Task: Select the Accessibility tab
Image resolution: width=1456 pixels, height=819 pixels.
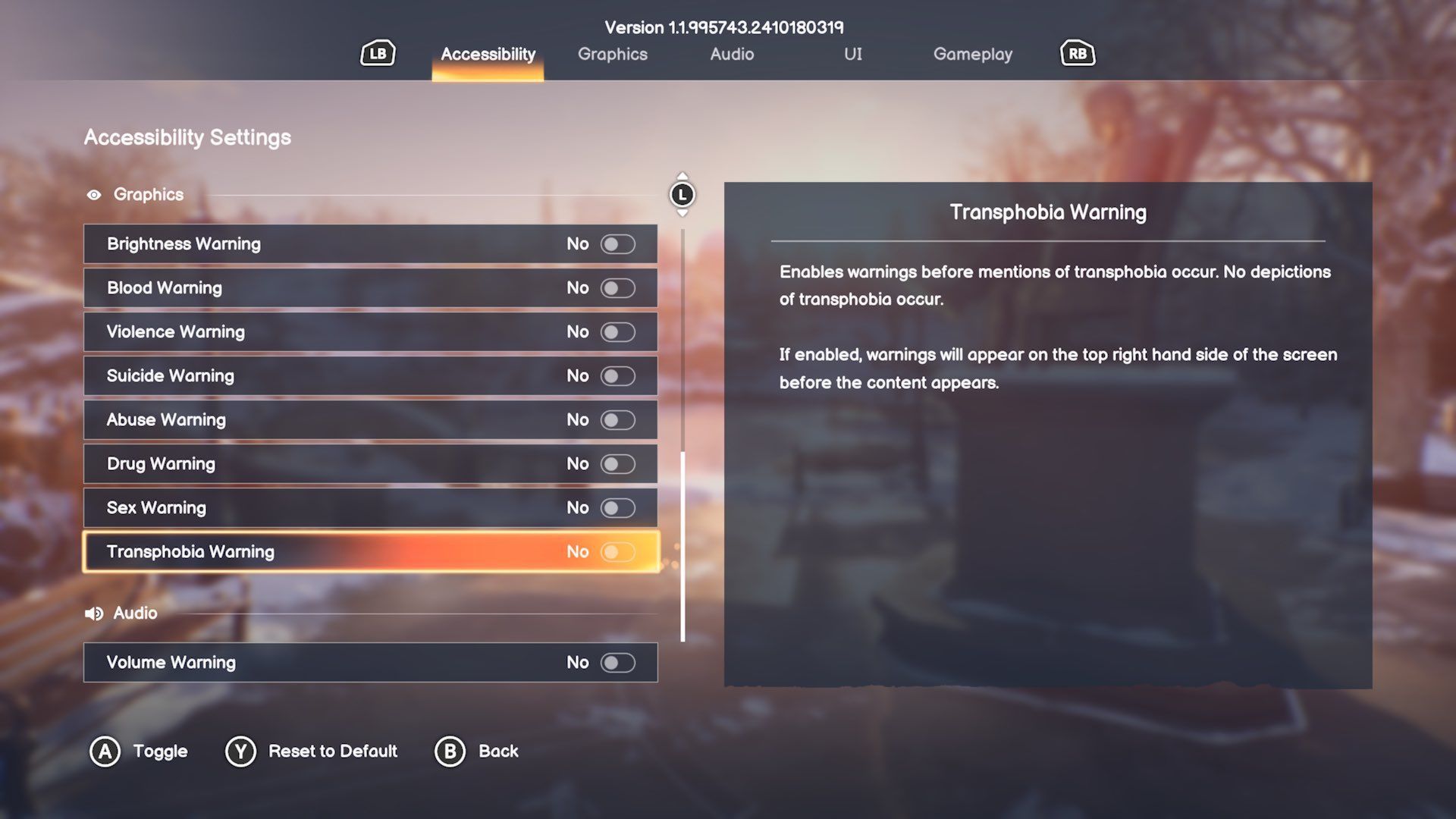Action: tap(488, 55)
